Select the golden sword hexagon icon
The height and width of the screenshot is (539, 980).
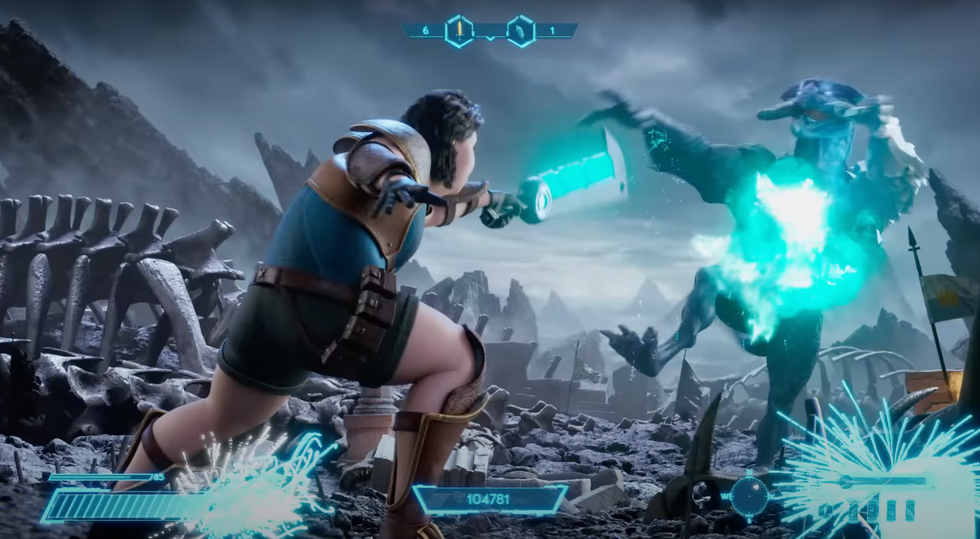click(459, 31)
